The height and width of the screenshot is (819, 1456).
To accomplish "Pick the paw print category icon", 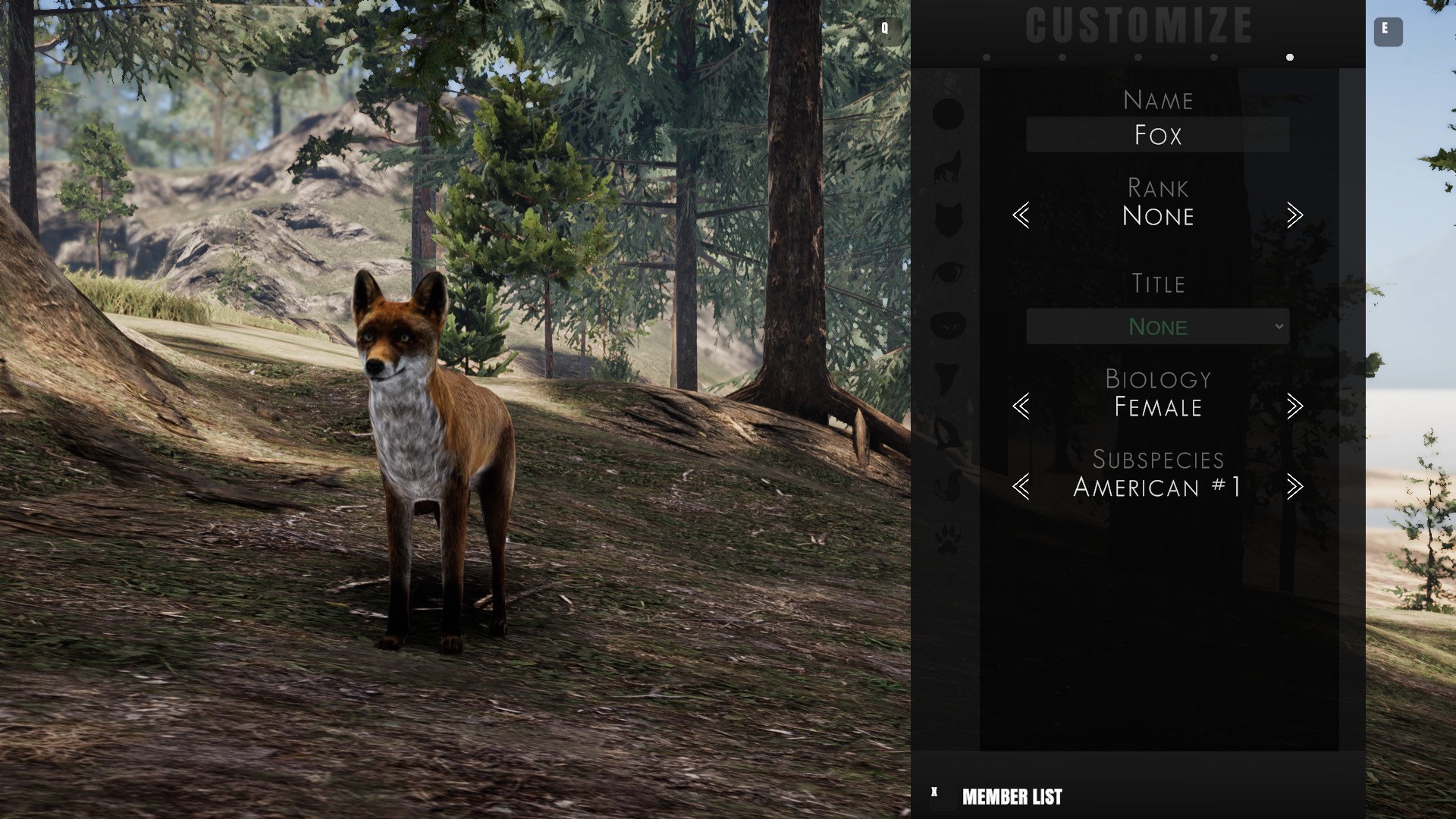I will pyautogui.click(x=948, y=540).
